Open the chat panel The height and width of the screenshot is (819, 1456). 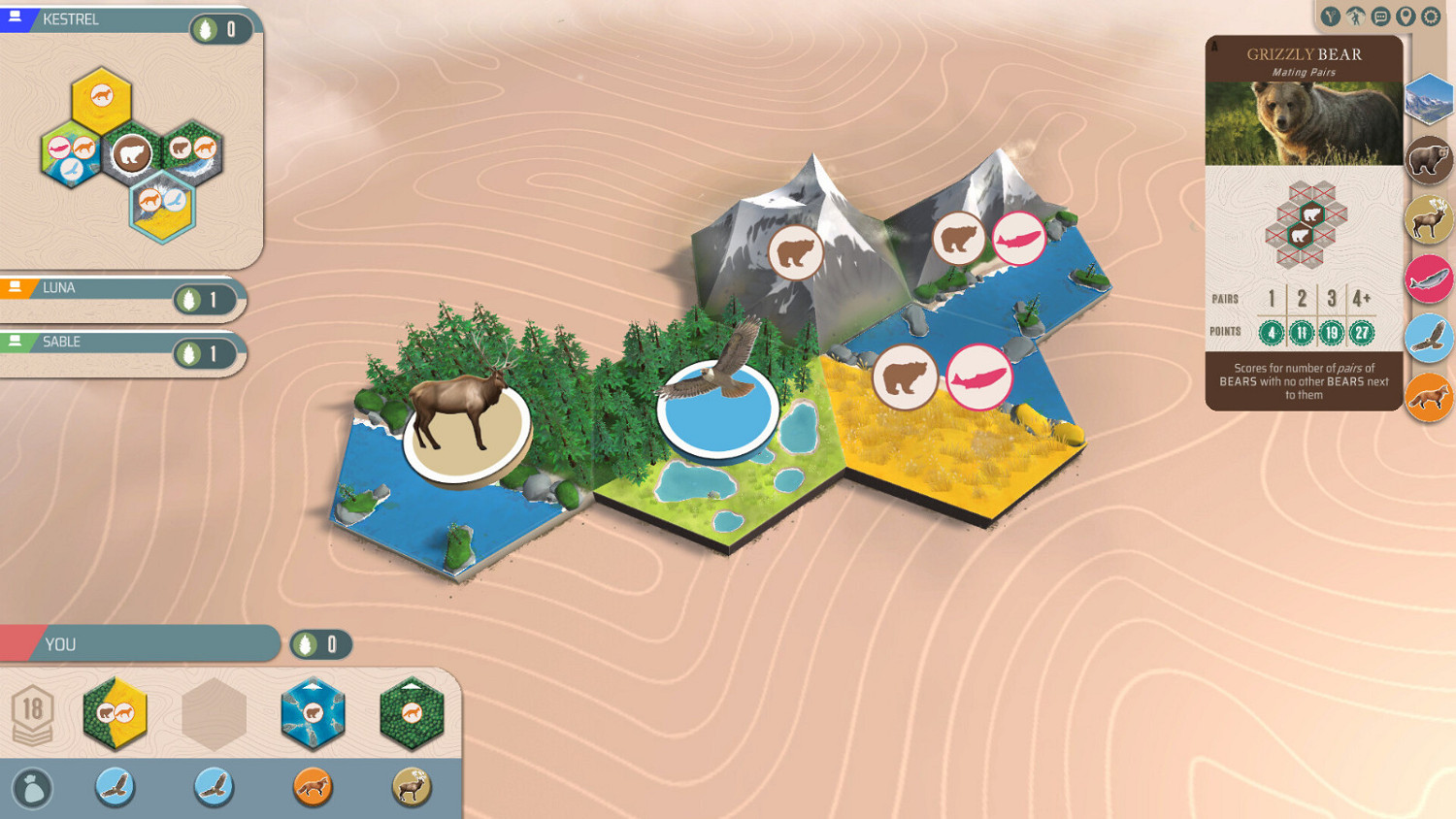tap(1382, 16)
